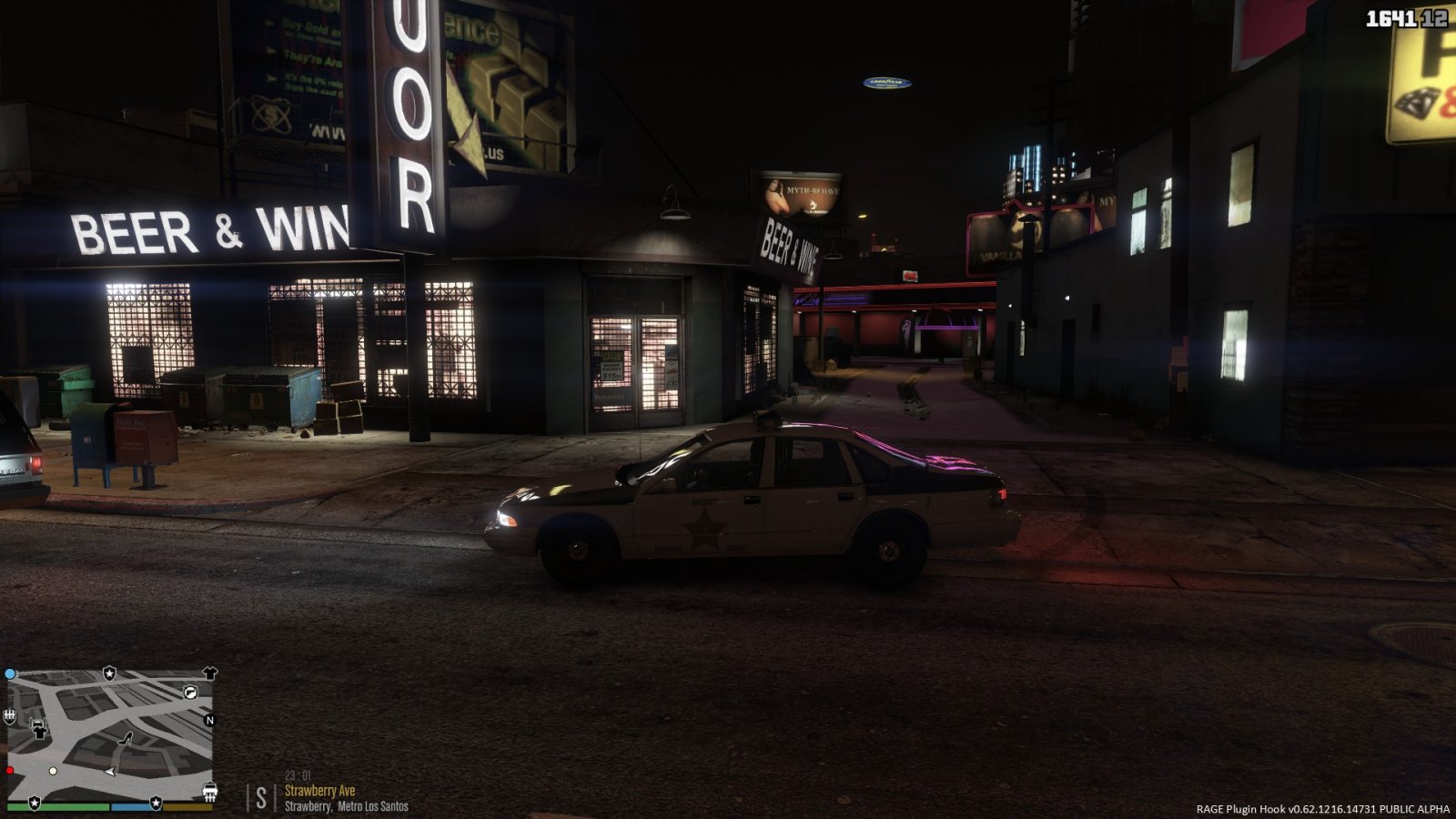Click the north compass N marker
Screen dimensions: 1456x819
coord(209,720)
